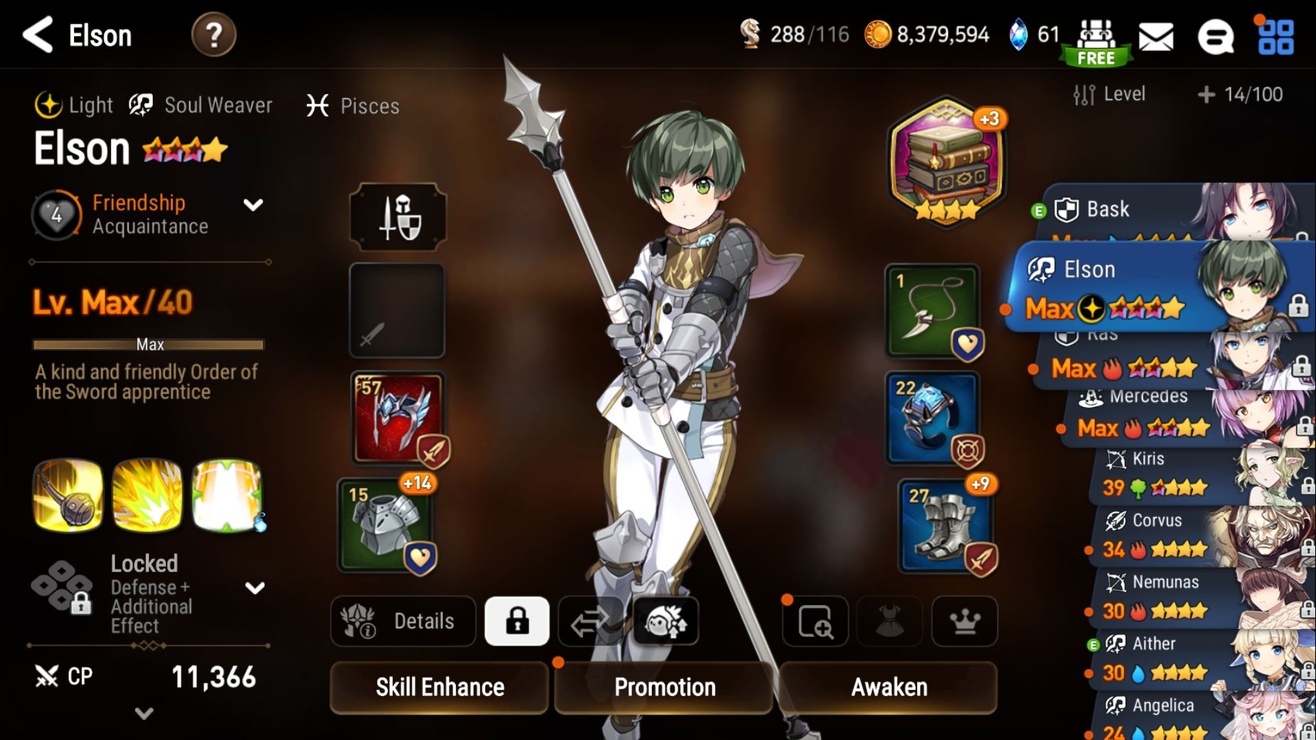Open the Level sort filter
This screenshot has height=740, width=1316.
point(1110,94)
